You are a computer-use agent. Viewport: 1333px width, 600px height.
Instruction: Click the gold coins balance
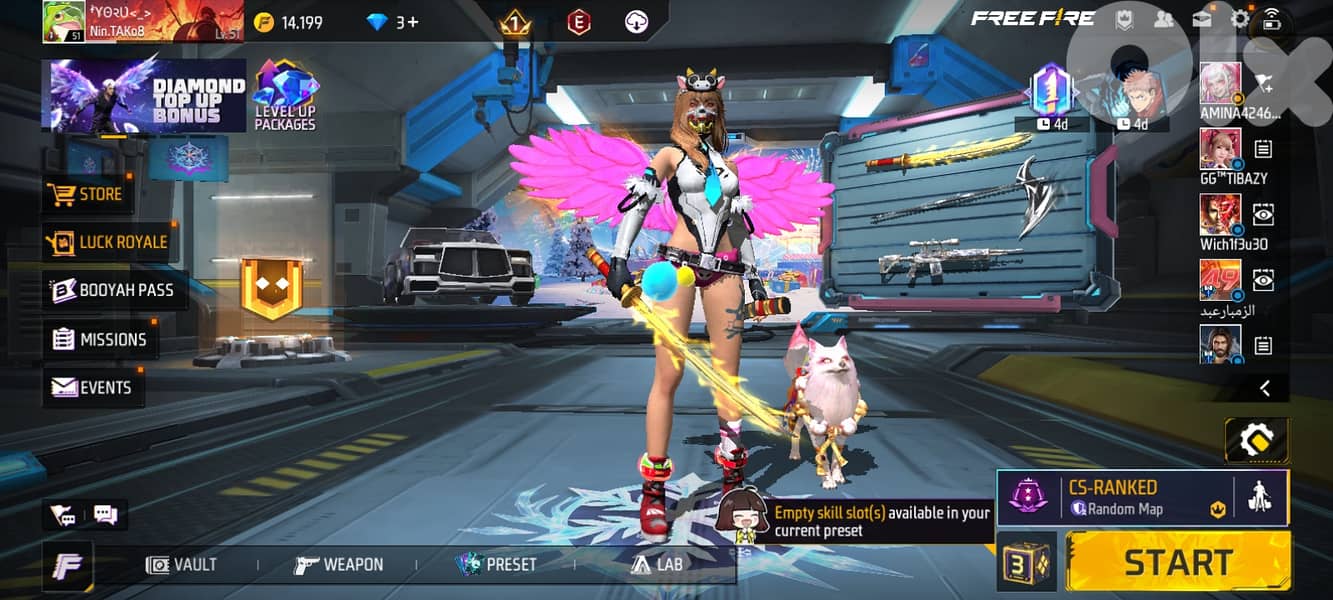tap(288, 22)
